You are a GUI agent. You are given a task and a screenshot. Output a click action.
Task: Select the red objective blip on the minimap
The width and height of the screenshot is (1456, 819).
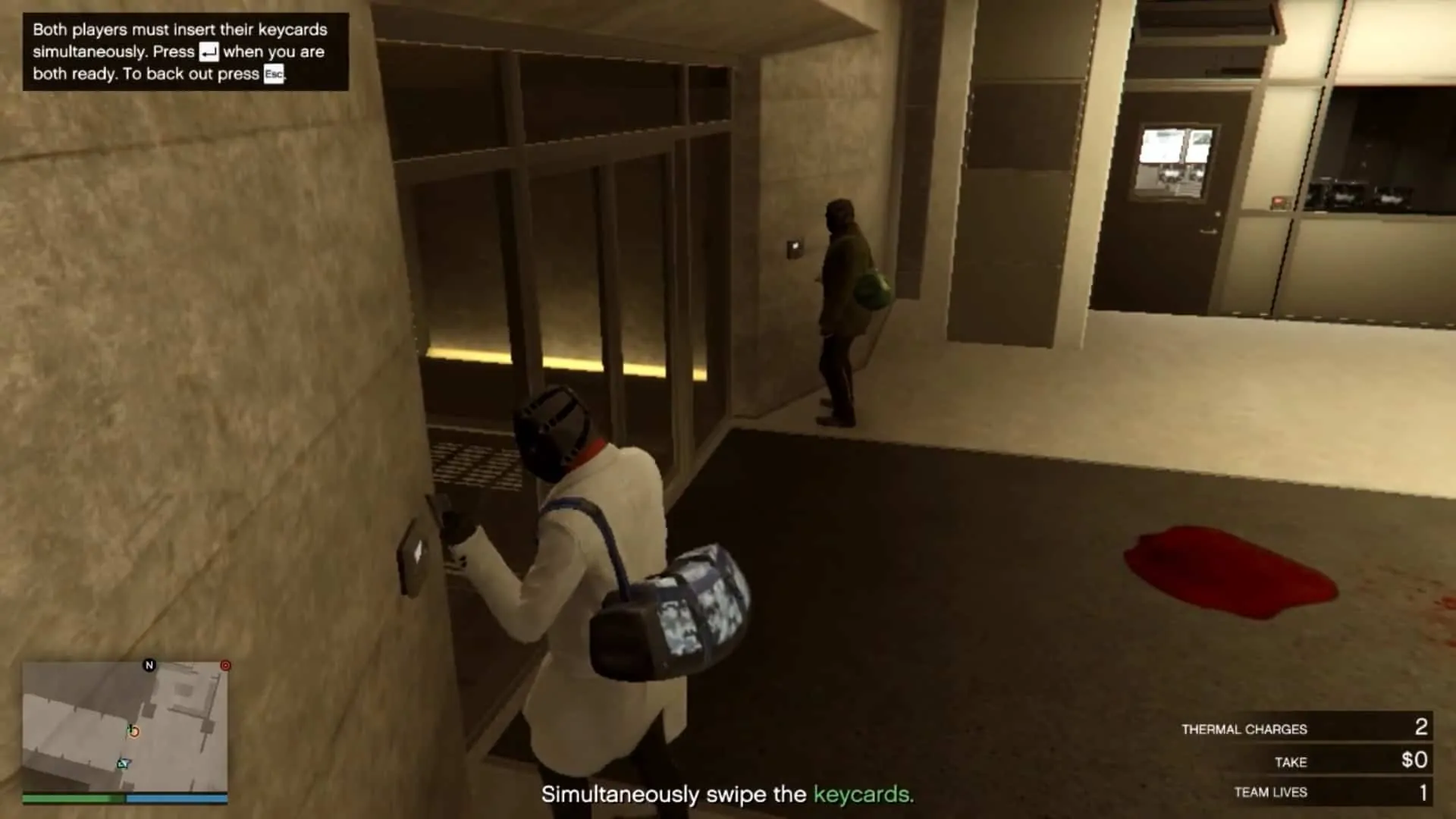(x=225, y=665)
